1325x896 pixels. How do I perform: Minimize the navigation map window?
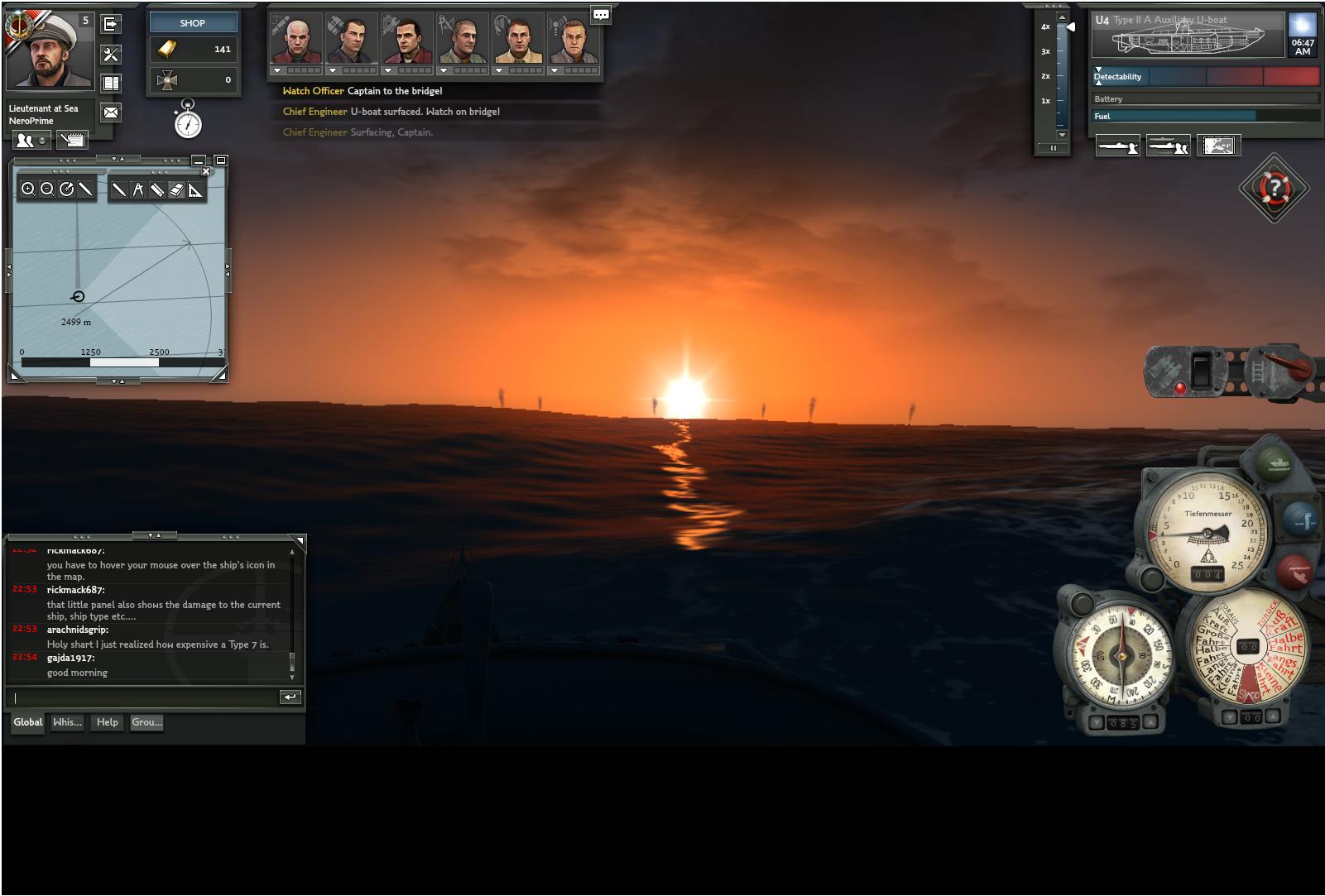click(198, 161)
